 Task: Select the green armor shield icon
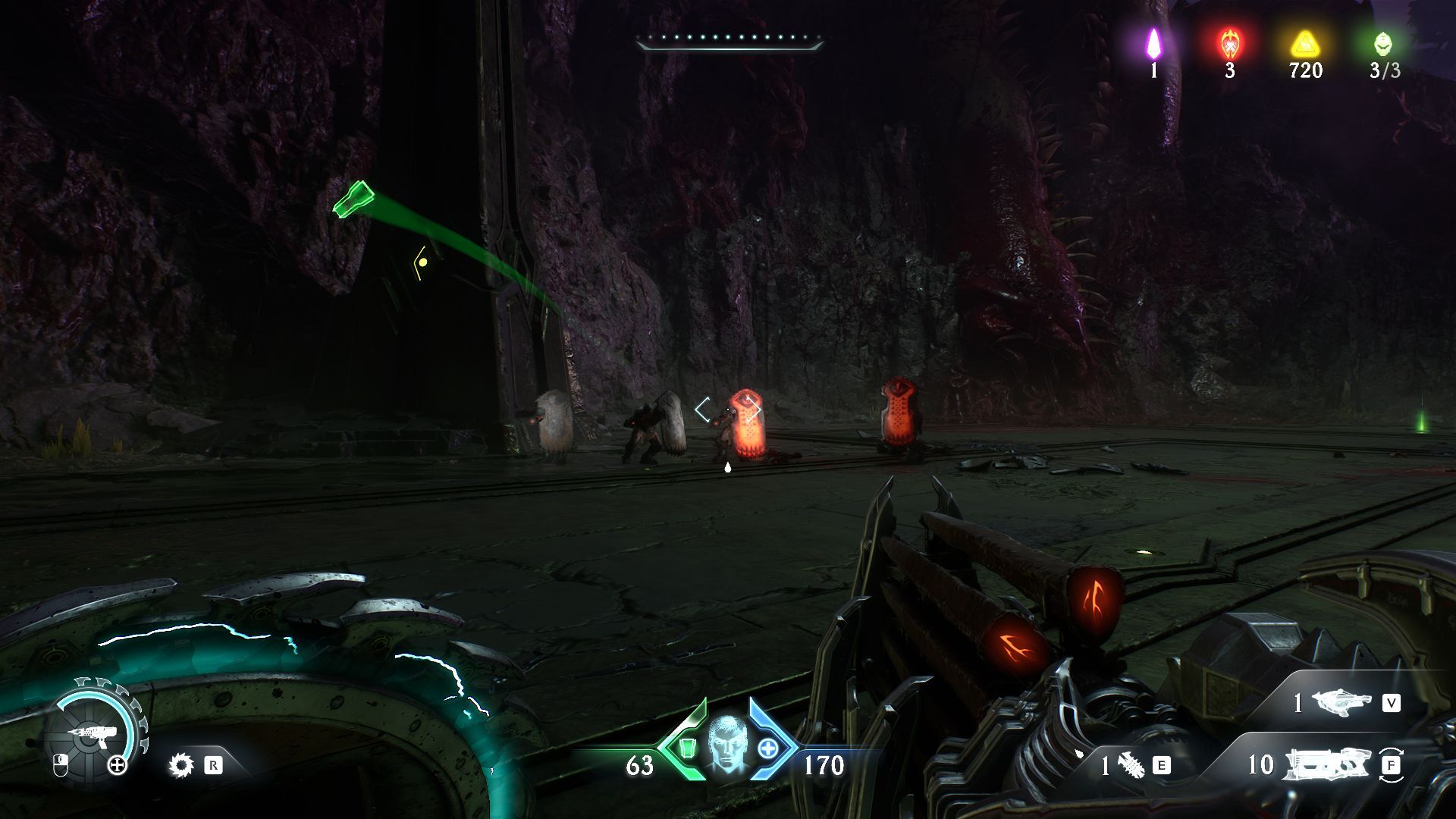[x=687, y=748]
